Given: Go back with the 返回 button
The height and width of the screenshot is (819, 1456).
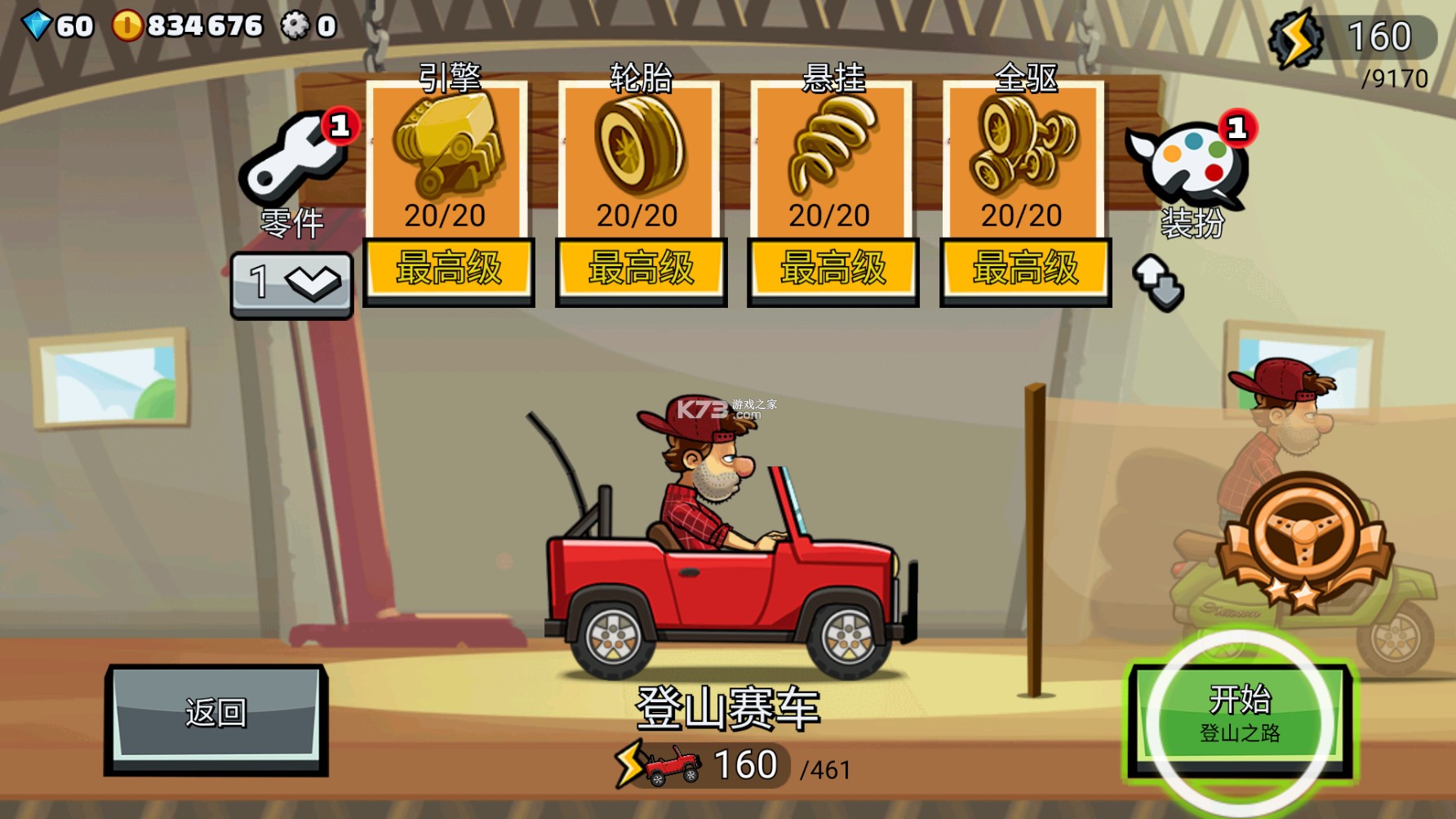Looking at the screenshot, I should click(x=216, y=716).
